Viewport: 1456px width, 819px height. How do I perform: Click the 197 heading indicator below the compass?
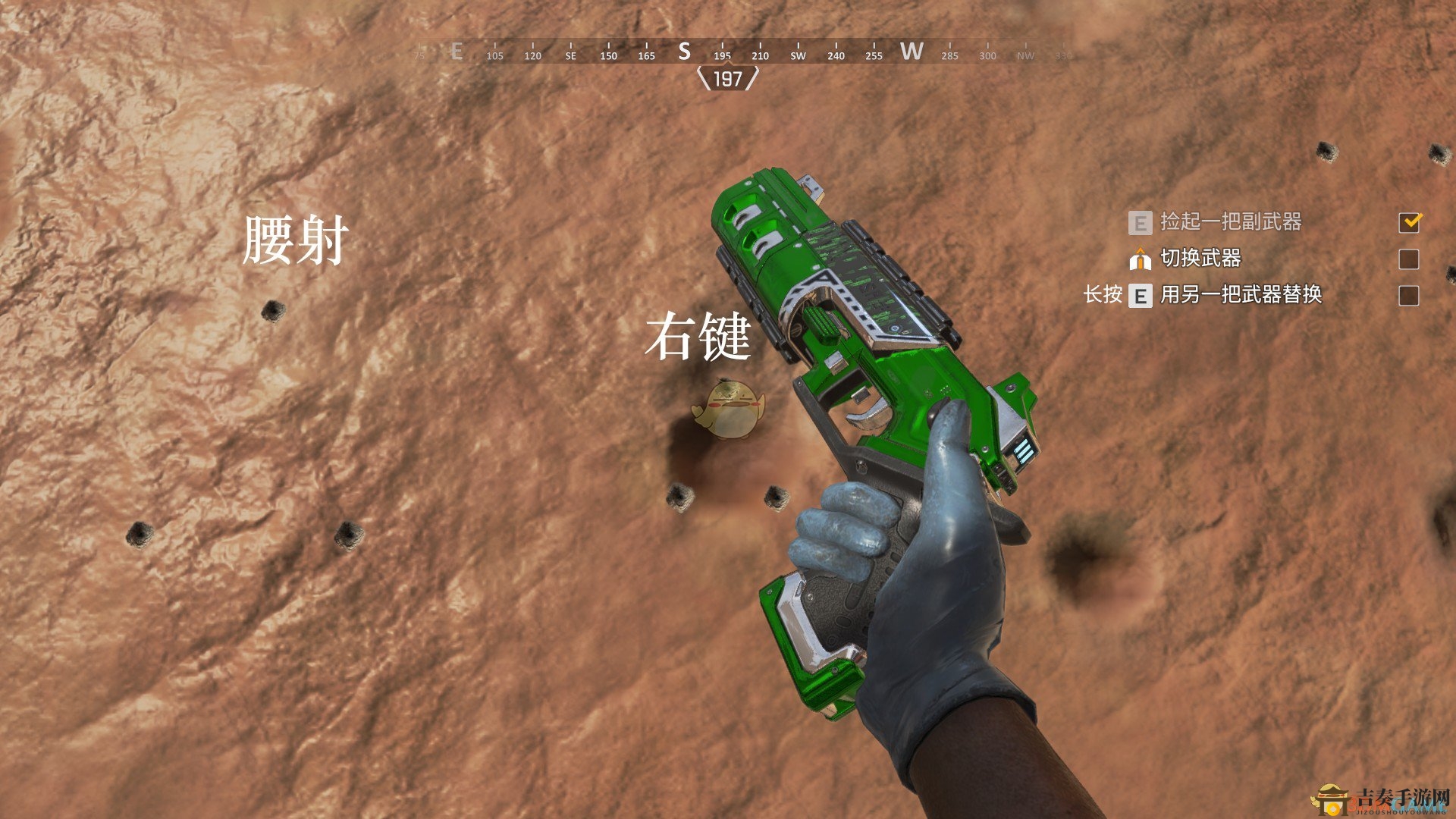click(x=728, y=80)
